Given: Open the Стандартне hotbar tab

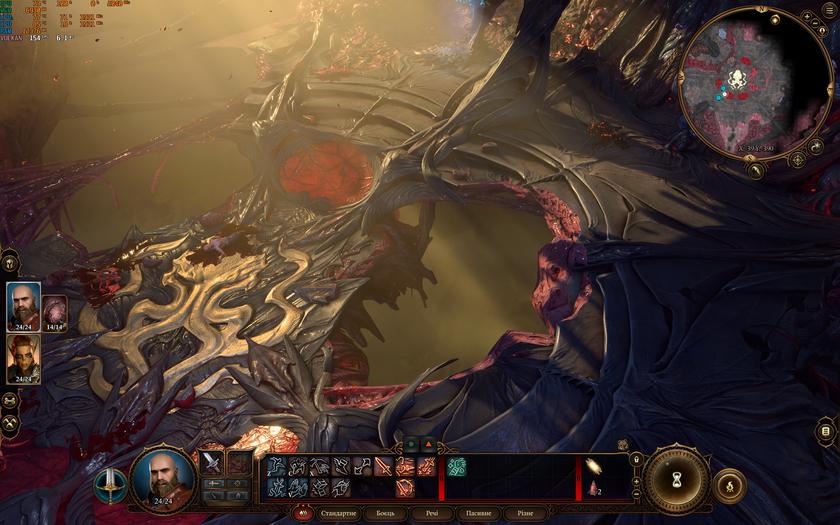Looking at the screenshot, I should [337, 513].
